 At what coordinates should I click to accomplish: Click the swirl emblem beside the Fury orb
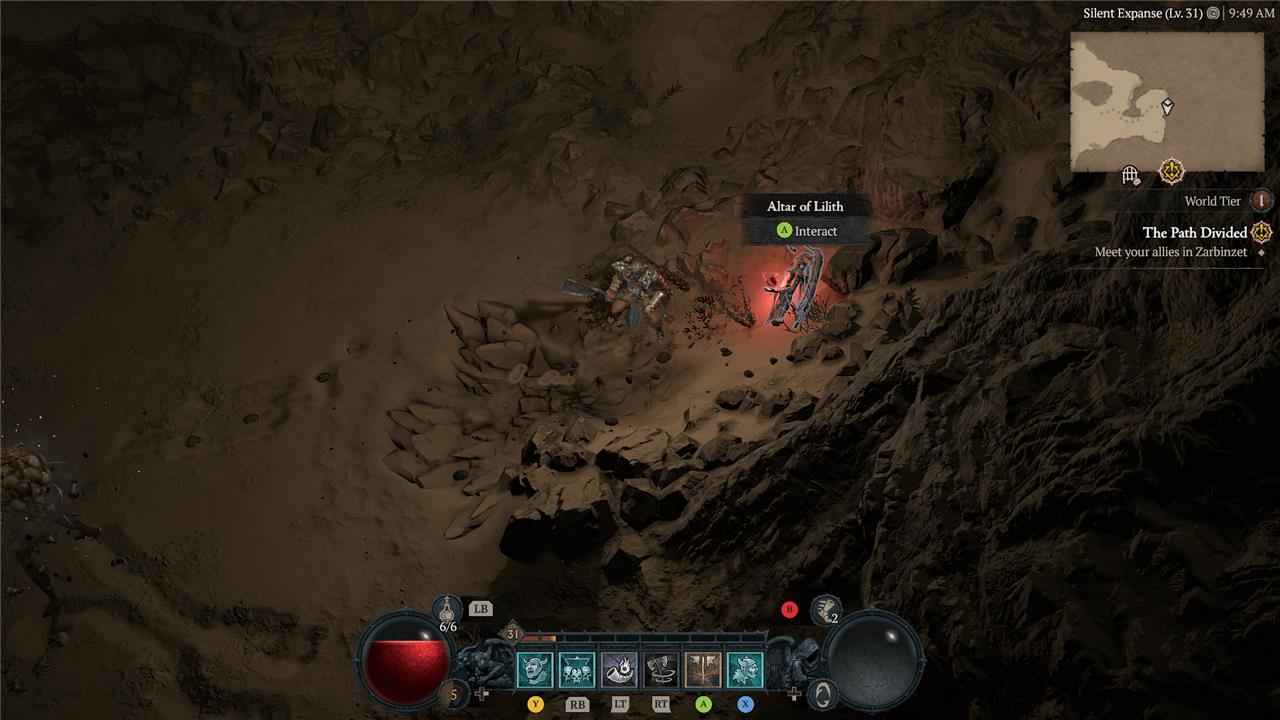pyautogui.click(x=822, y=693)
